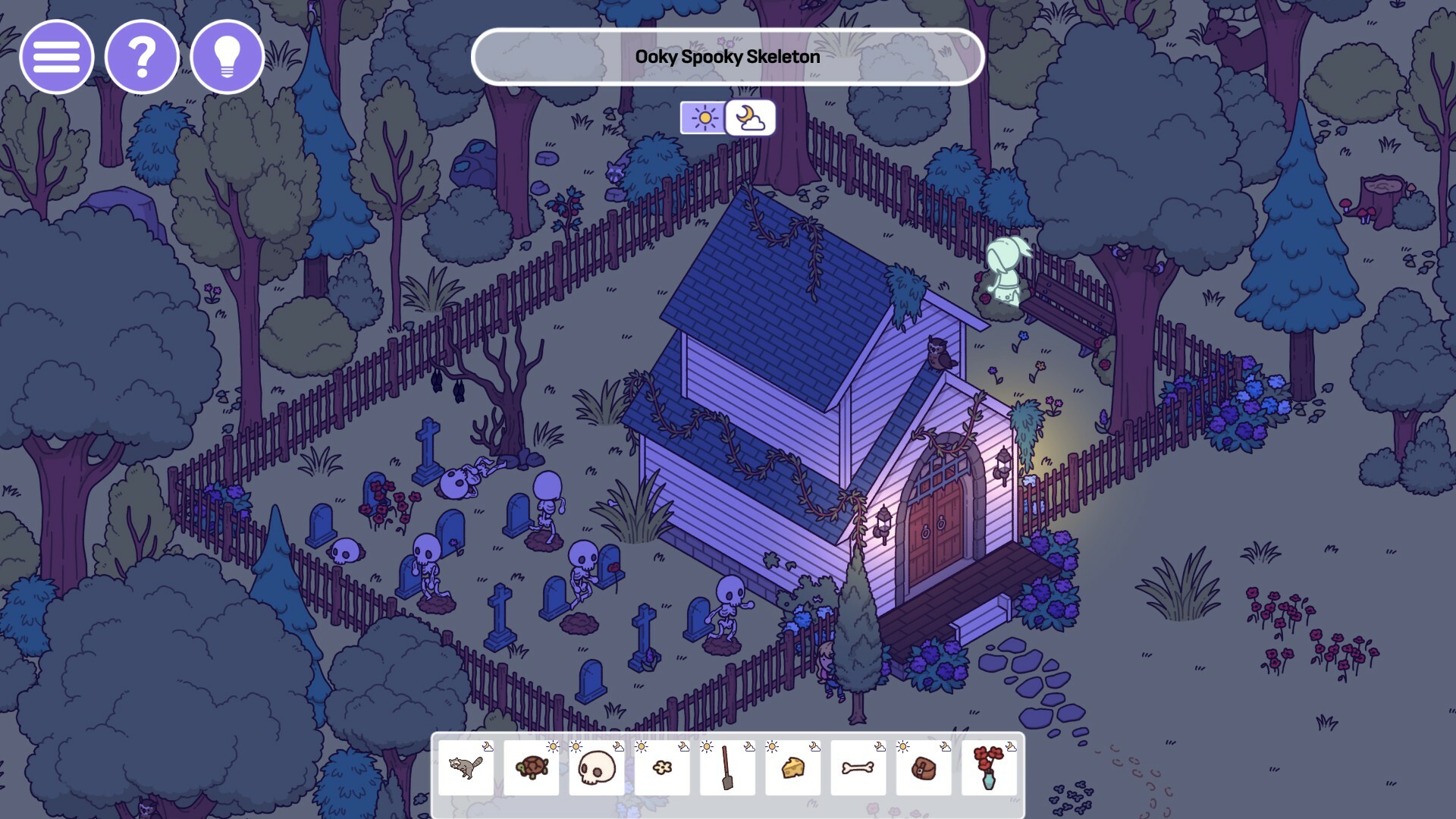1456x819 pixels.
Task: Activate the lightbulb hint icon
Action: [x=227, y=56]
